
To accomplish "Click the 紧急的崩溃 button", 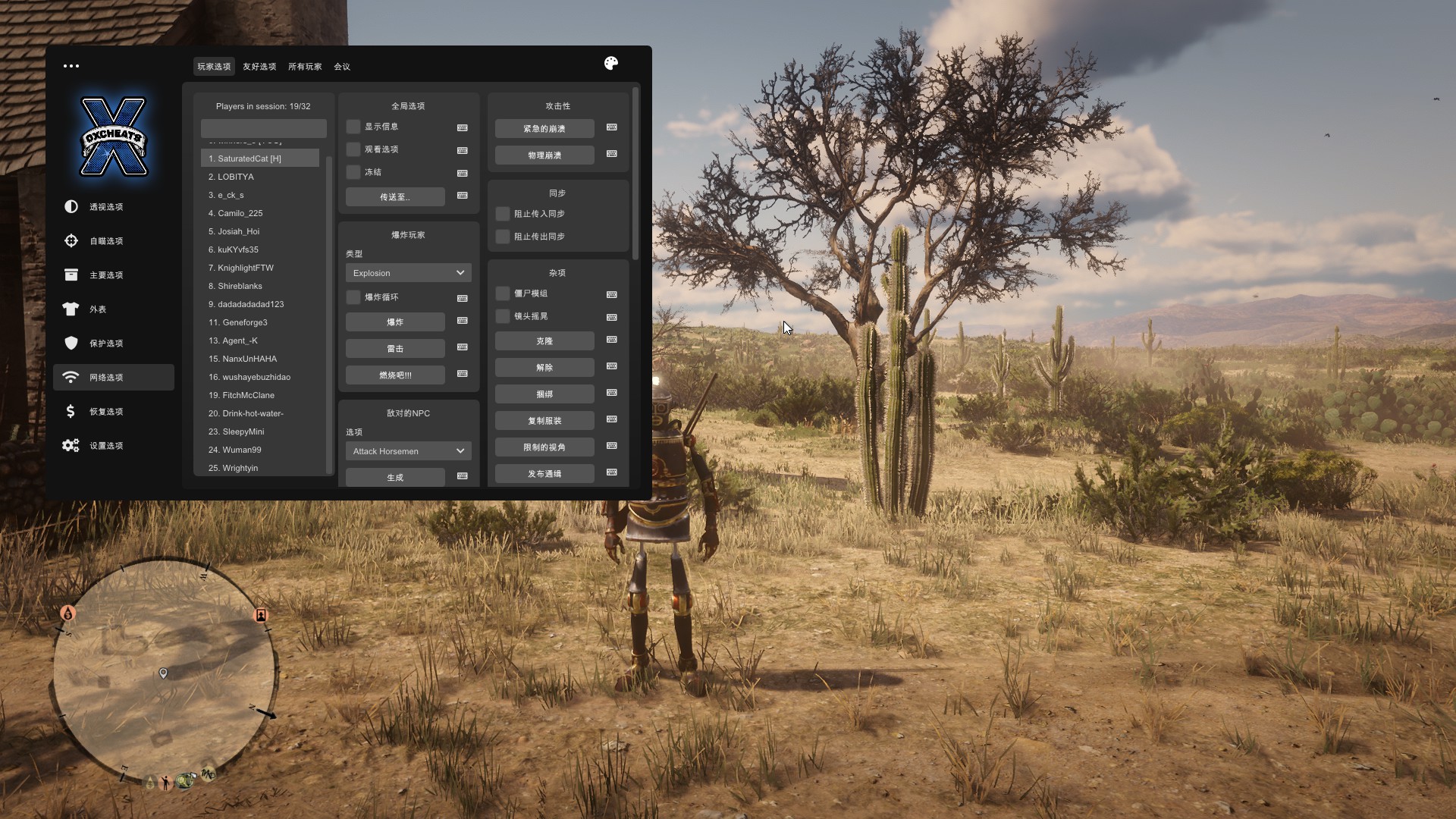I will [544, 129].
